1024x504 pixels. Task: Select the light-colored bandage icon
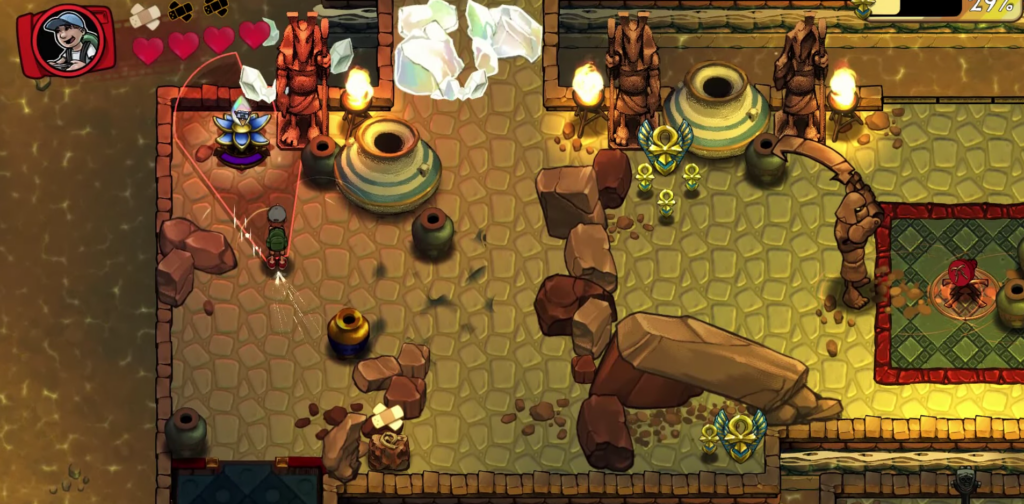click(145, 15)
